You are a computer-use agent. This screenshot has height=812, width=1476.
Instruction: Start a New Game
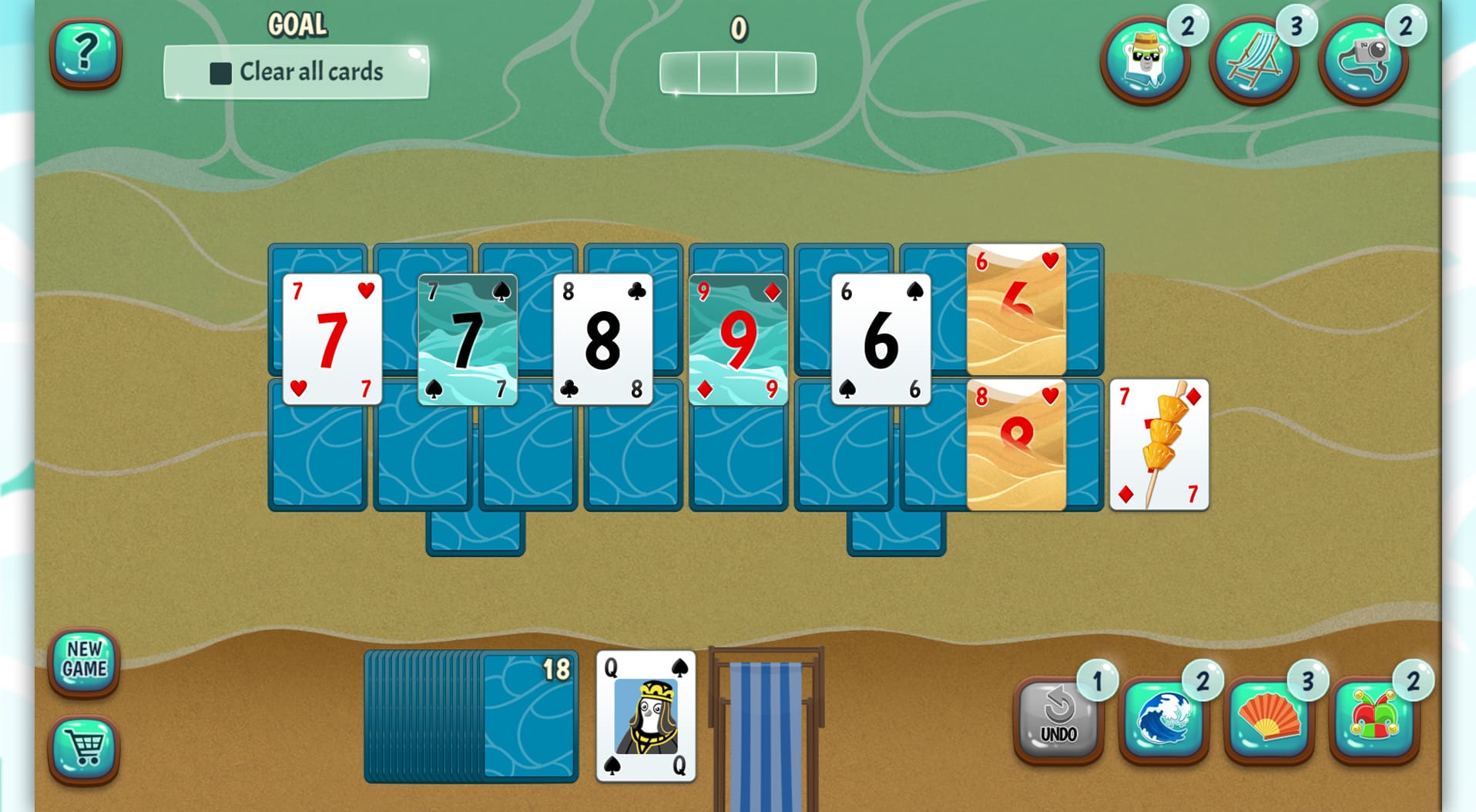pos(84,660)
